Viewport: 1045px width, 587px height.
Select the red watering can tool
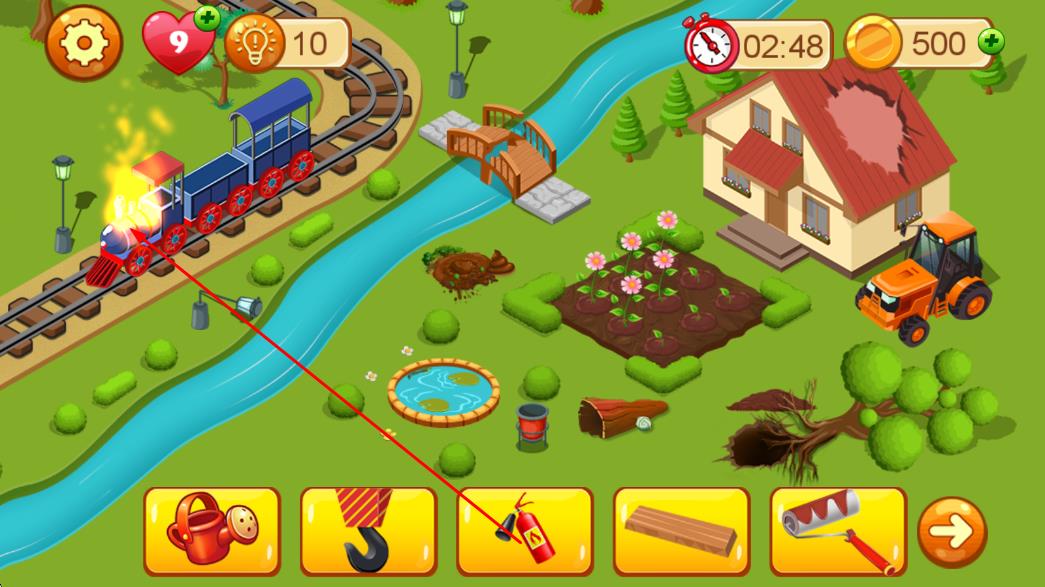point(211,531)
